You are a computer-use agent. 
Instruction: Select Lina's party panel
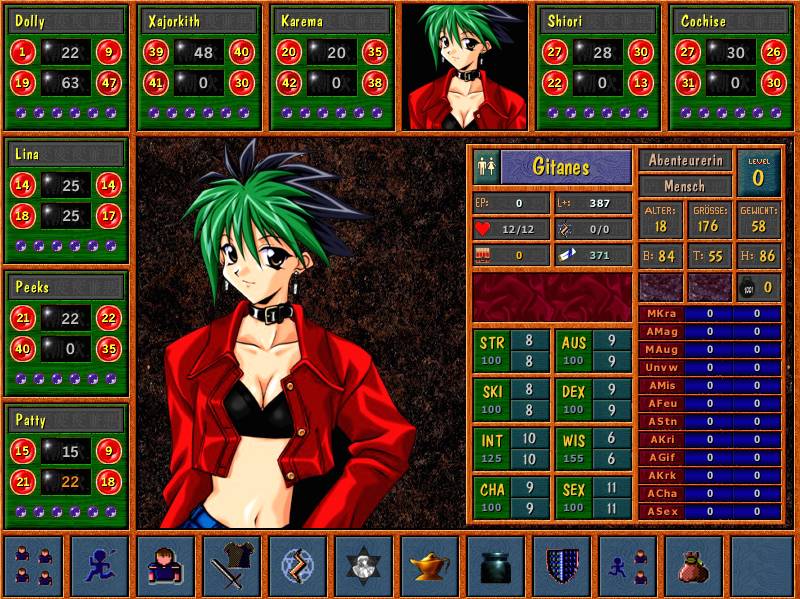67,200
